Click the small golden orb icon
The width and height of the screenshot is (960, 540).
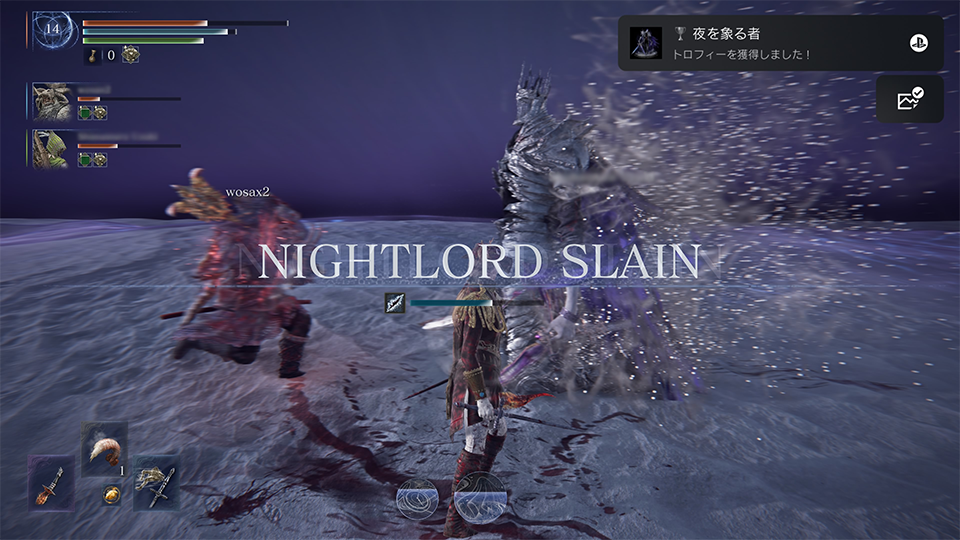click(x=112, y=494)
